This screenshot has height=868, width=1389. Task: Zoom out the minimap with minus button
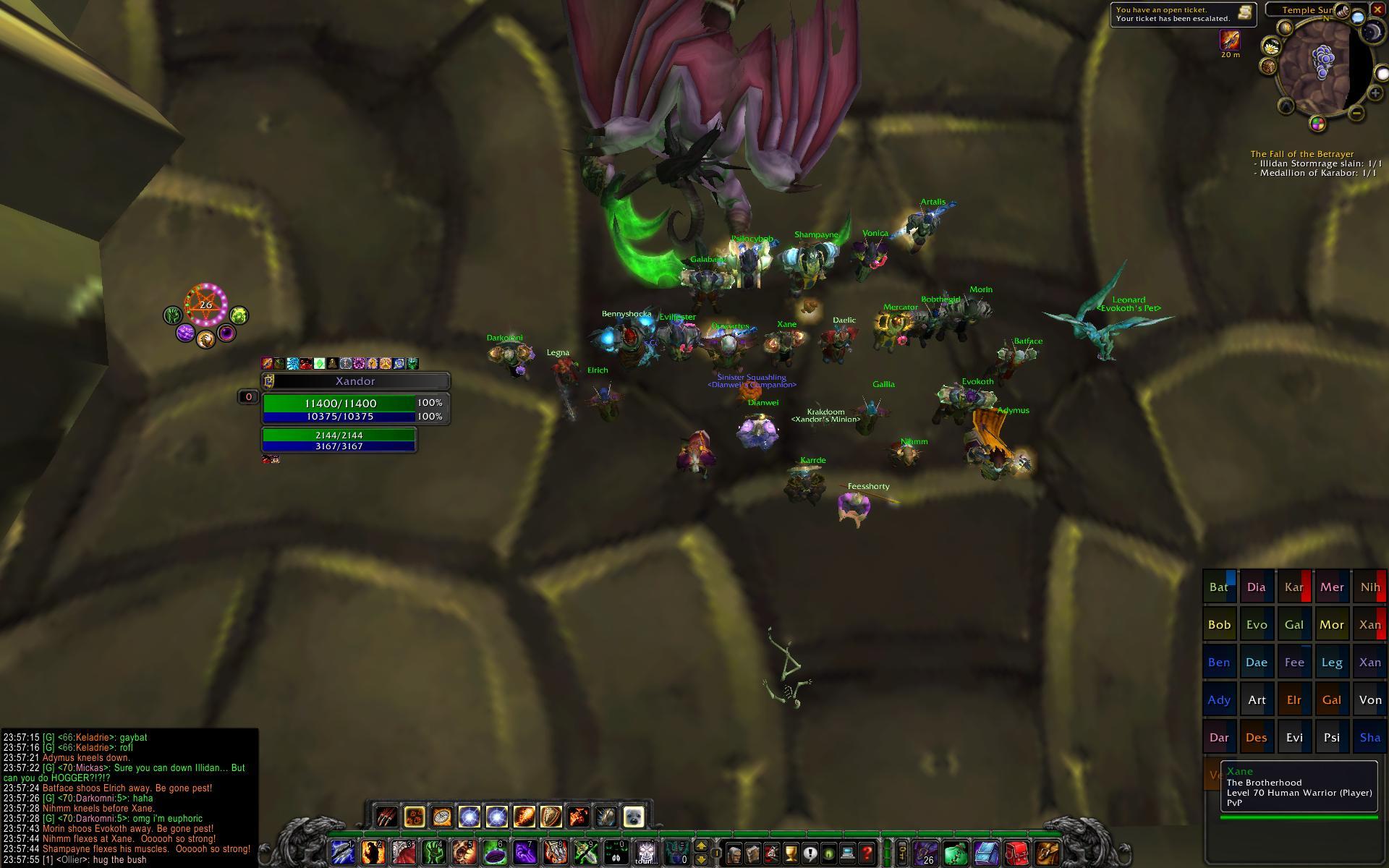point(1356,113)
